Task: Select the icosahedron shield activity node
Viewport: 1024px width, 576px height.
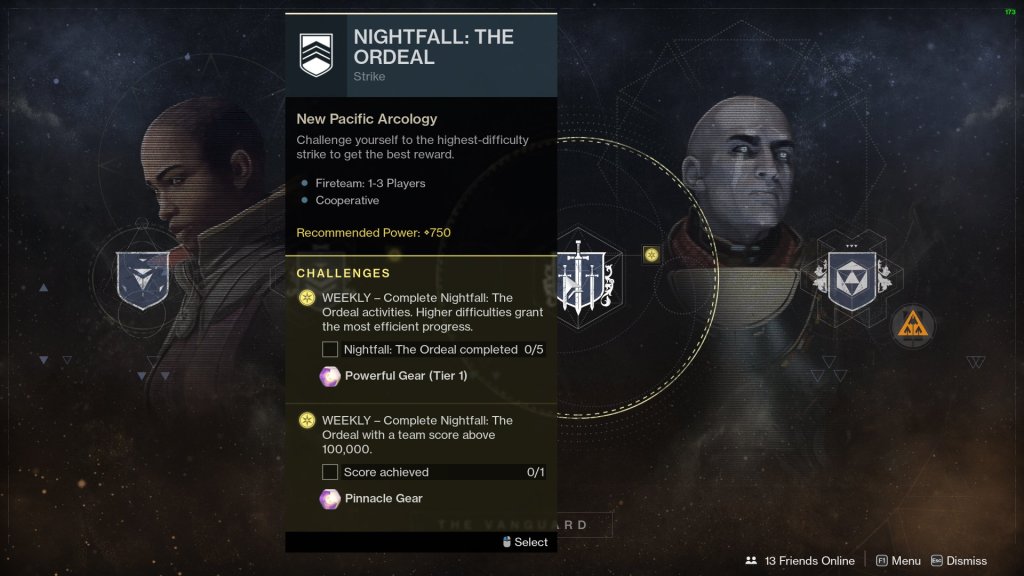Action: pos(851,278)
